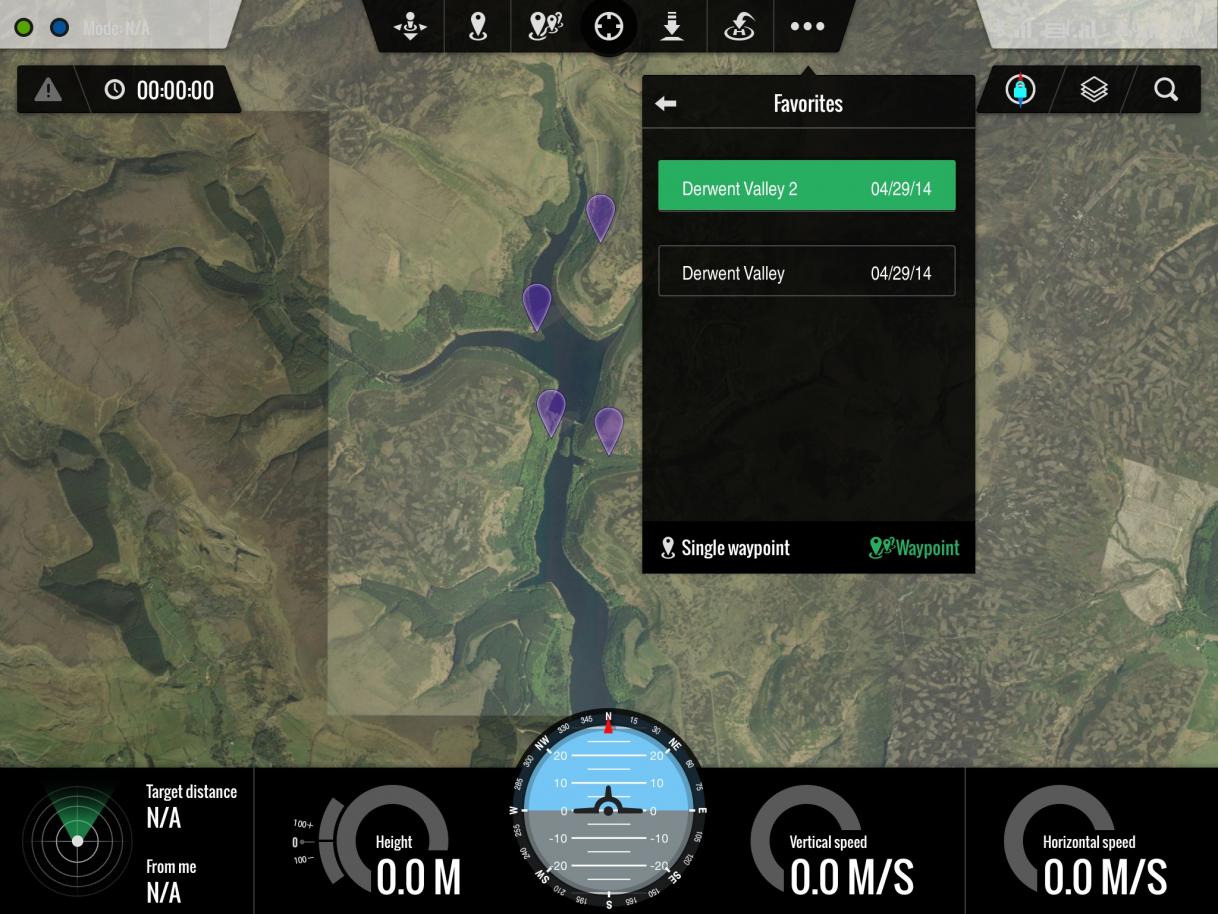1218x914 pixels.
Task: Open the warning triangle alerts
Action: (48, 90)
